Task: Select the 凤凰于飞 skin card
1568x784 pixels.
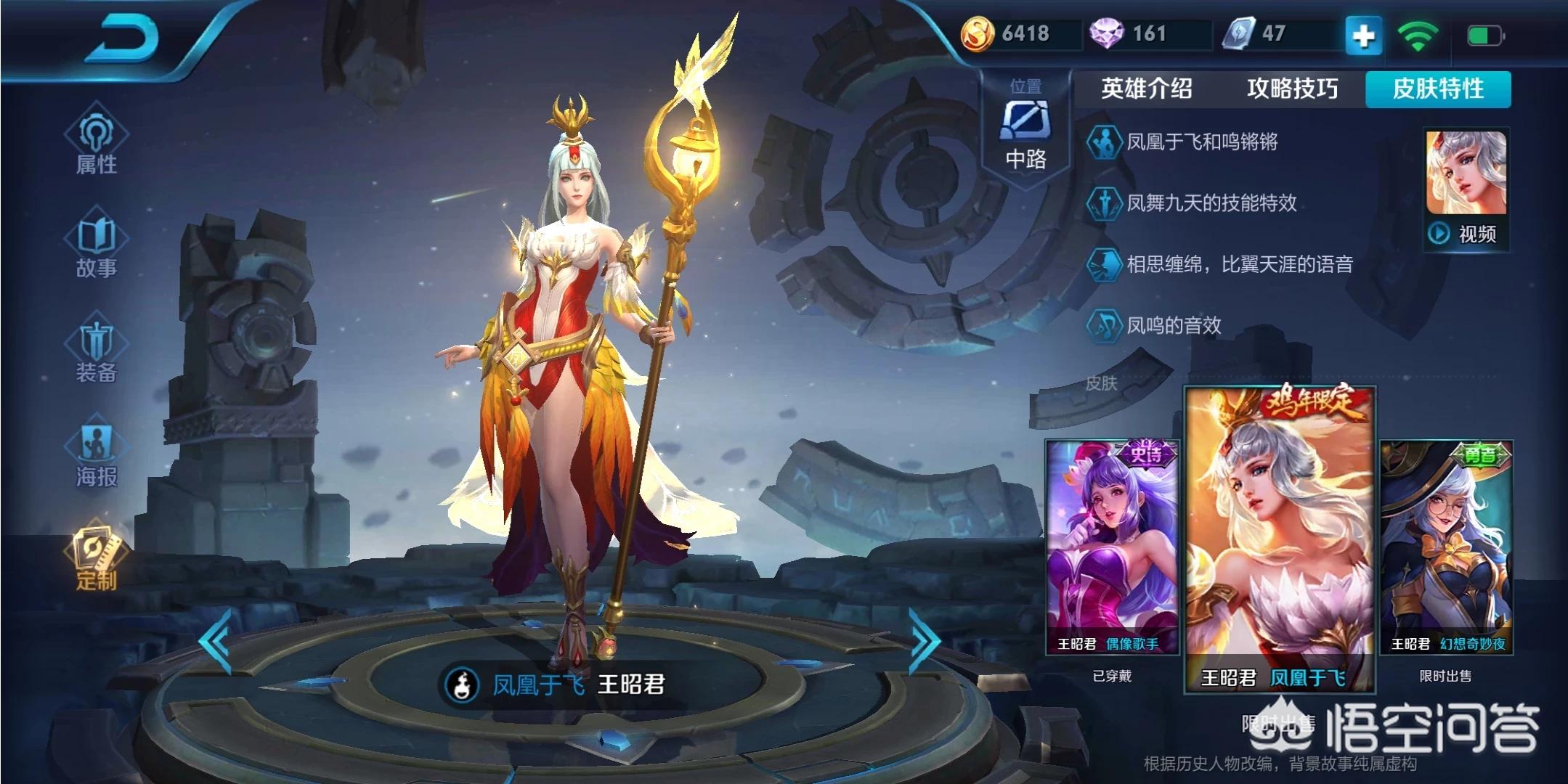Action: tap(1280, 539)
